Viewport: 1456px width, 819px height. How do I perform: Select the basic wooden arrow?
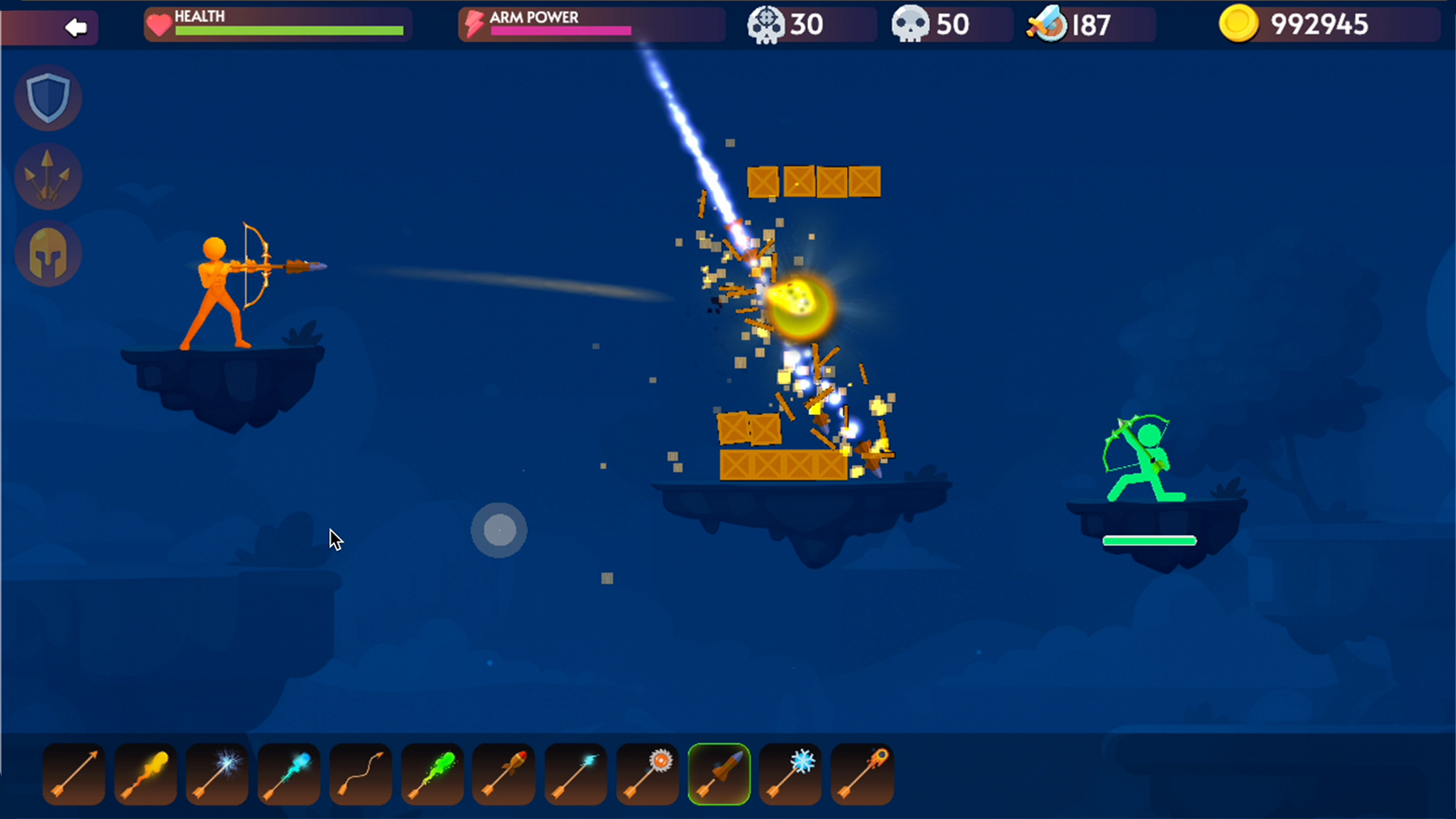pyautogui.click(x=73, y=773)
